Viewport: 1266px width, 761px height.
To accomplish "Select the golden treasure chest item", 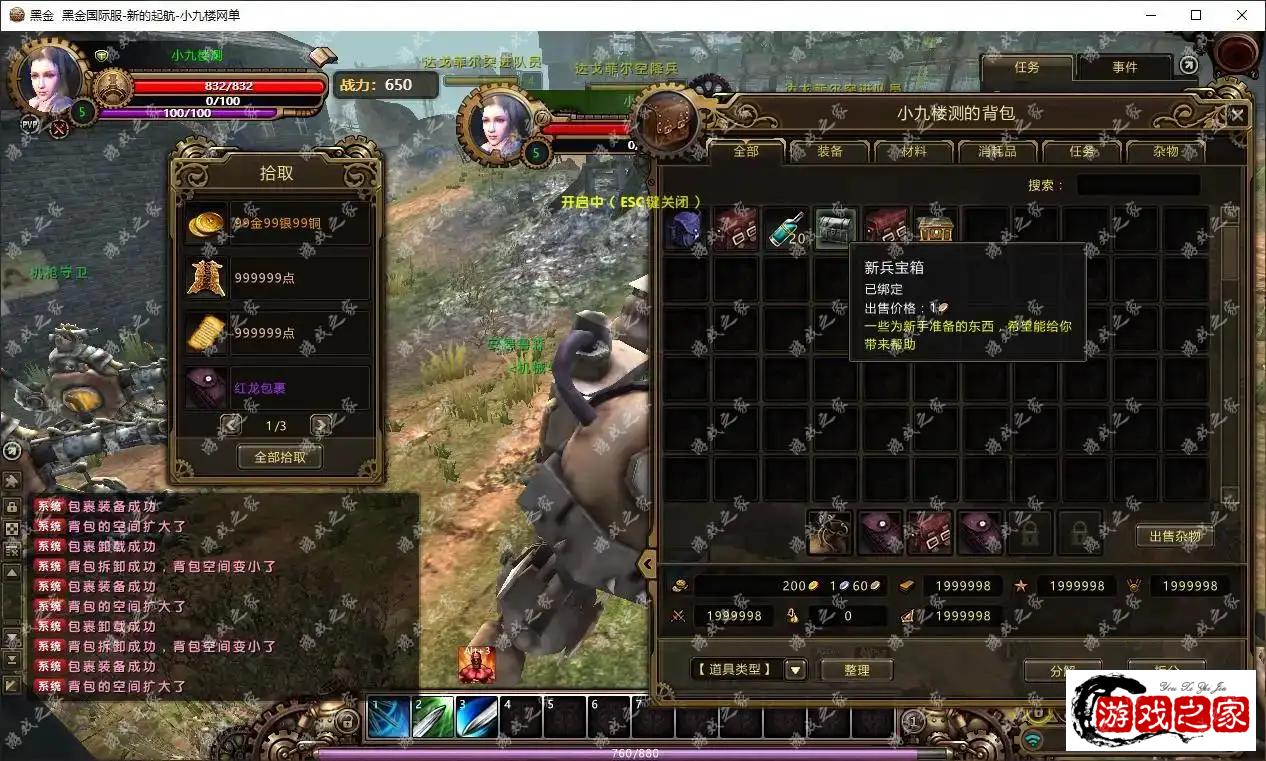I will tap(935, 228).
